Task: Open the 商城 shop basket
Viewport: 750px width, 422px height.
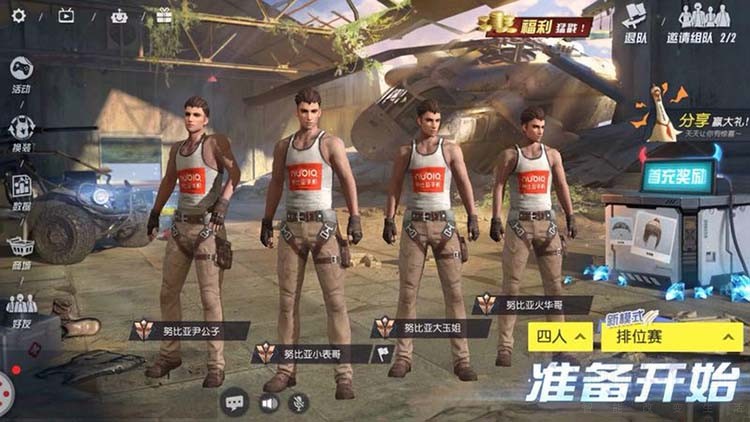Action: pos(21,249)
